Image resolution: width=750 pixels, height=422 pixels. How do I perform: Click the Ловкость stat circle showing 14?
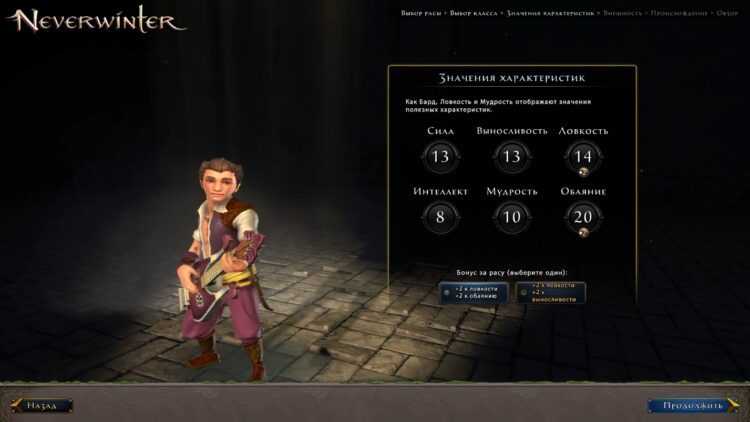583,156
